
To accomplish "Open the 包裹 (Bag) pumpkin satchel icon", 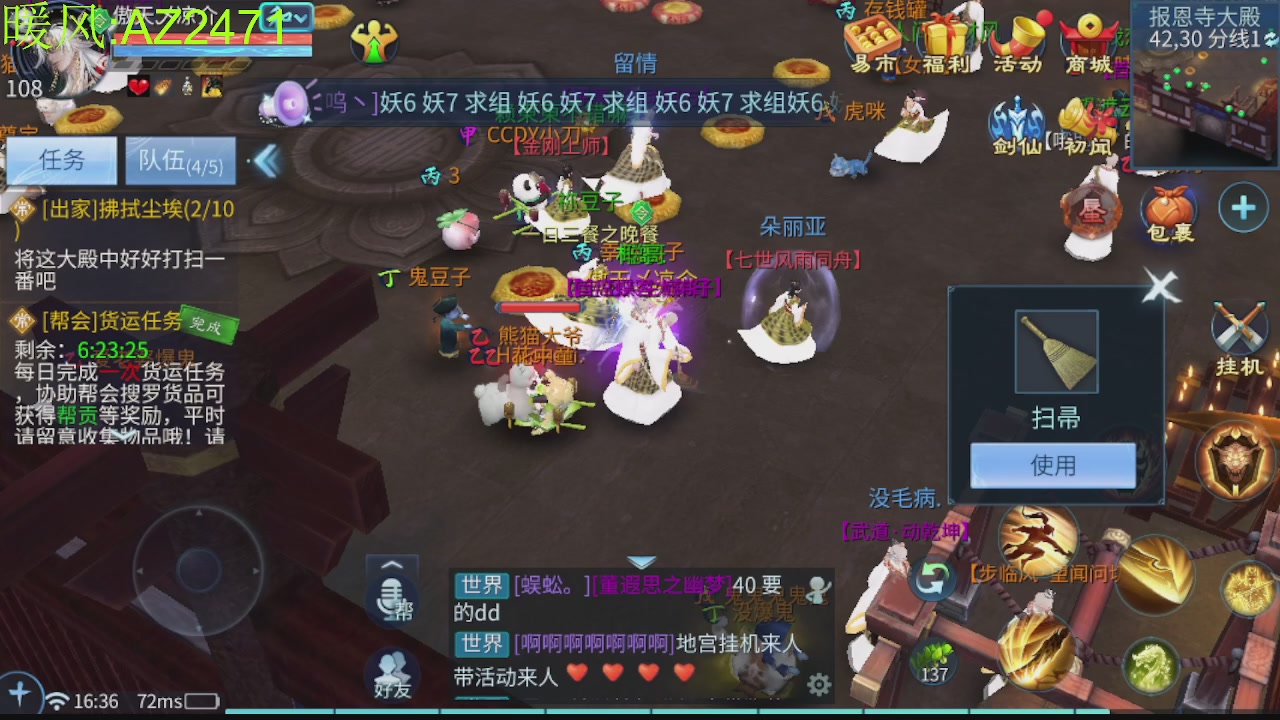I will click(1168, 208).
